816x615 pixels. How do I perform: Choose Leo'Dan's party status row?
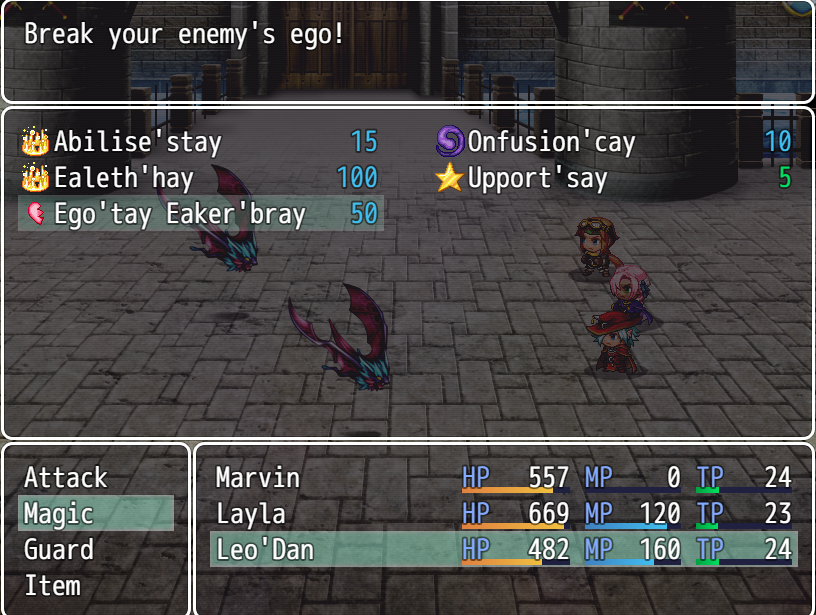pos(503,550)
